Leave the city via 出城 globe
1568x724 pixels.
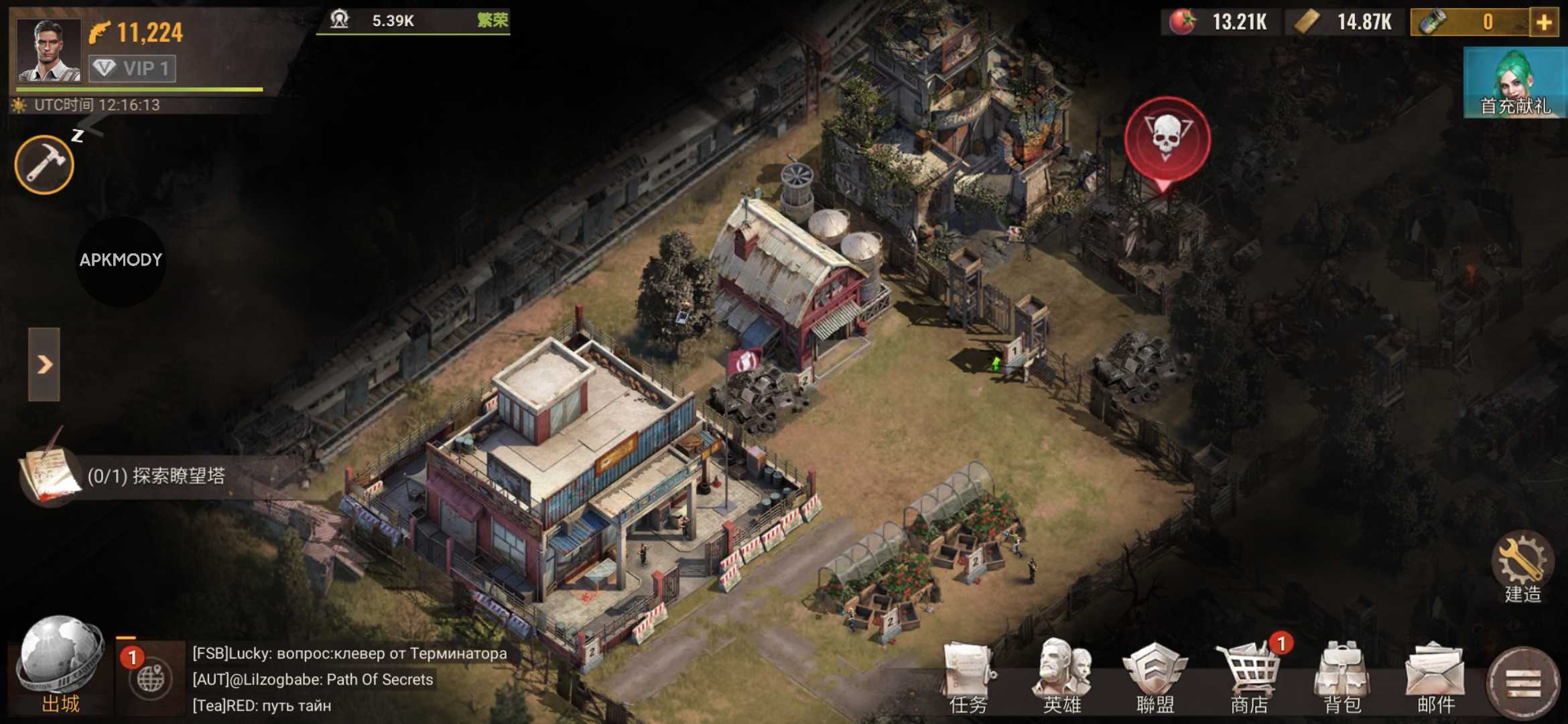[x=60, y=664]
